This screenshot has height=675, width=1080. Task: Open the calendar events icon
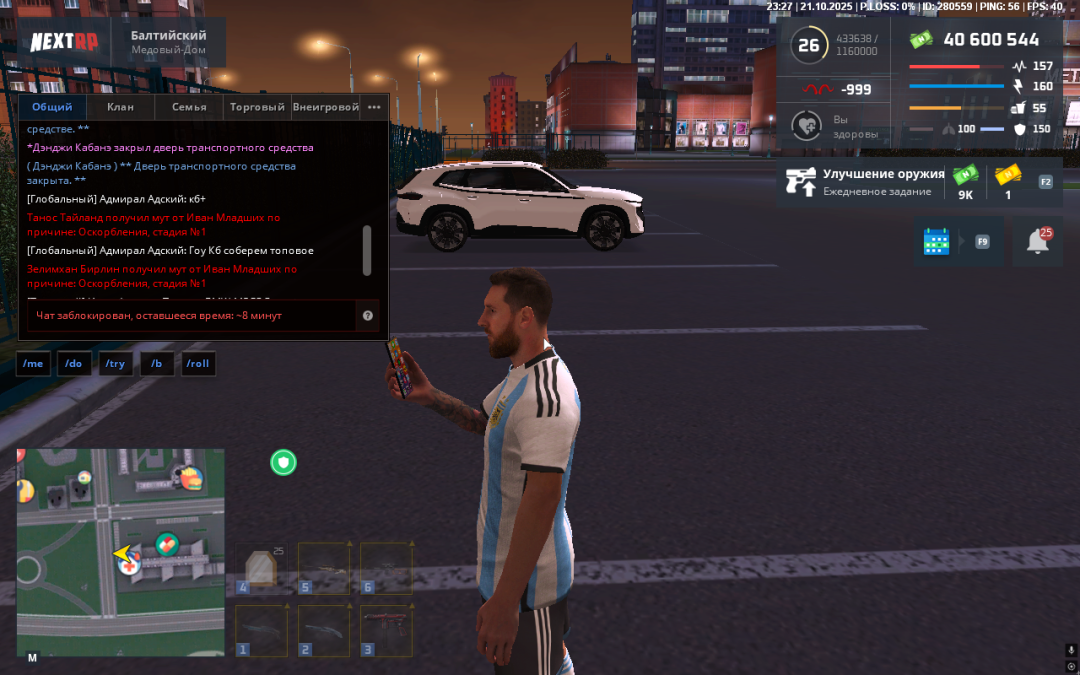936,241
